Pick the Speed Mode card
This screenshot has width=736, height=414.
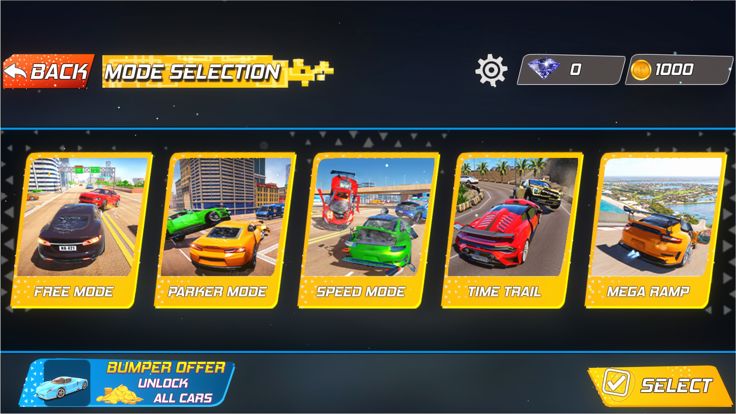369,229
